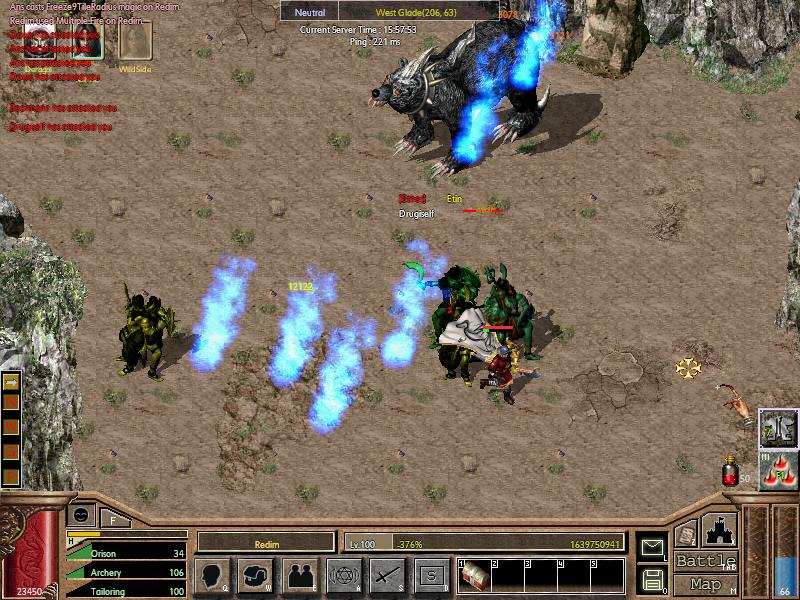Viewport: 800px width, 600px height.
Task: Open the inventory bag button
Action: (x=255, y=576)
